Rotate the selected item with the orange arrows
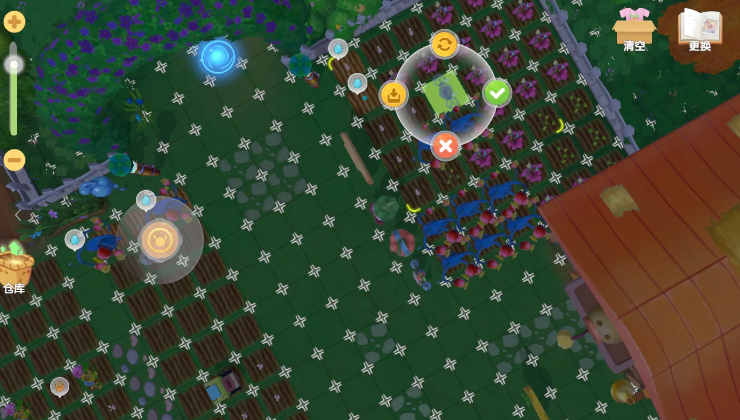740x420 pixels. [445, 43]
